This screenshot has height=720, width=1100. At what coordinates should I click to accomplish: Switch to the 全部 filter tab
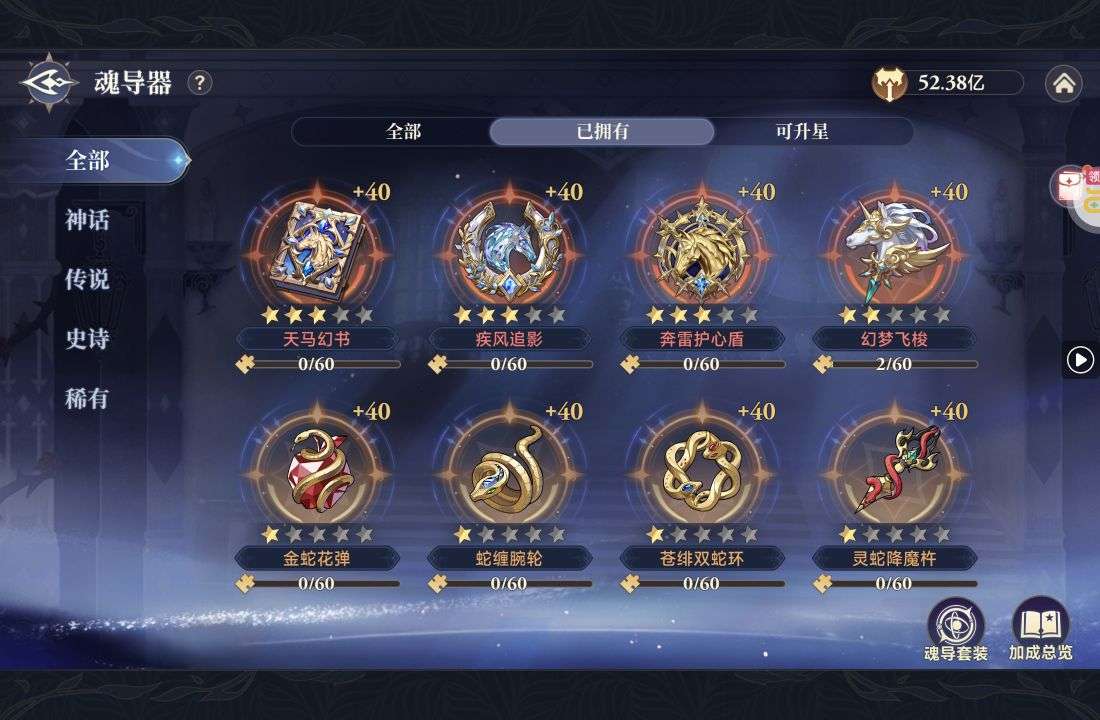(403, 132)
